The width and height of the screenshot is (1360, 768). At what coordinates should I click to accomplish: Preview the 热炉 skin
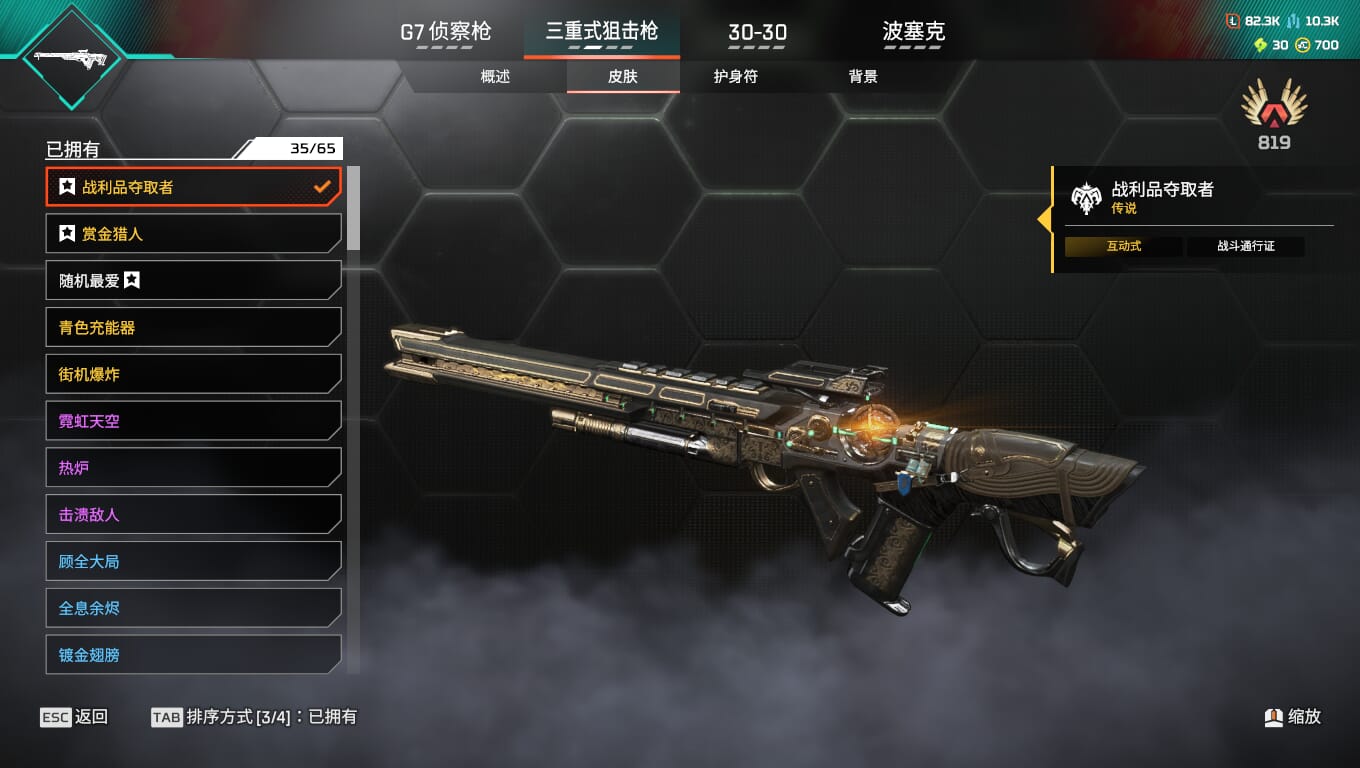(x=193, y=468)
